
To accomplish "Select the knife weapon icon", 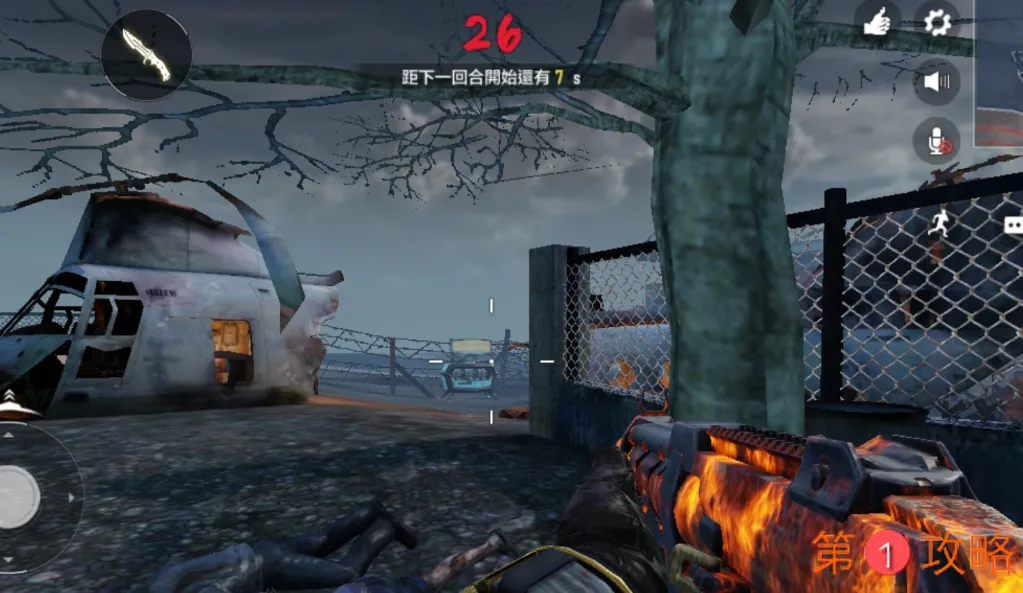I will click(x=146, y=55).
